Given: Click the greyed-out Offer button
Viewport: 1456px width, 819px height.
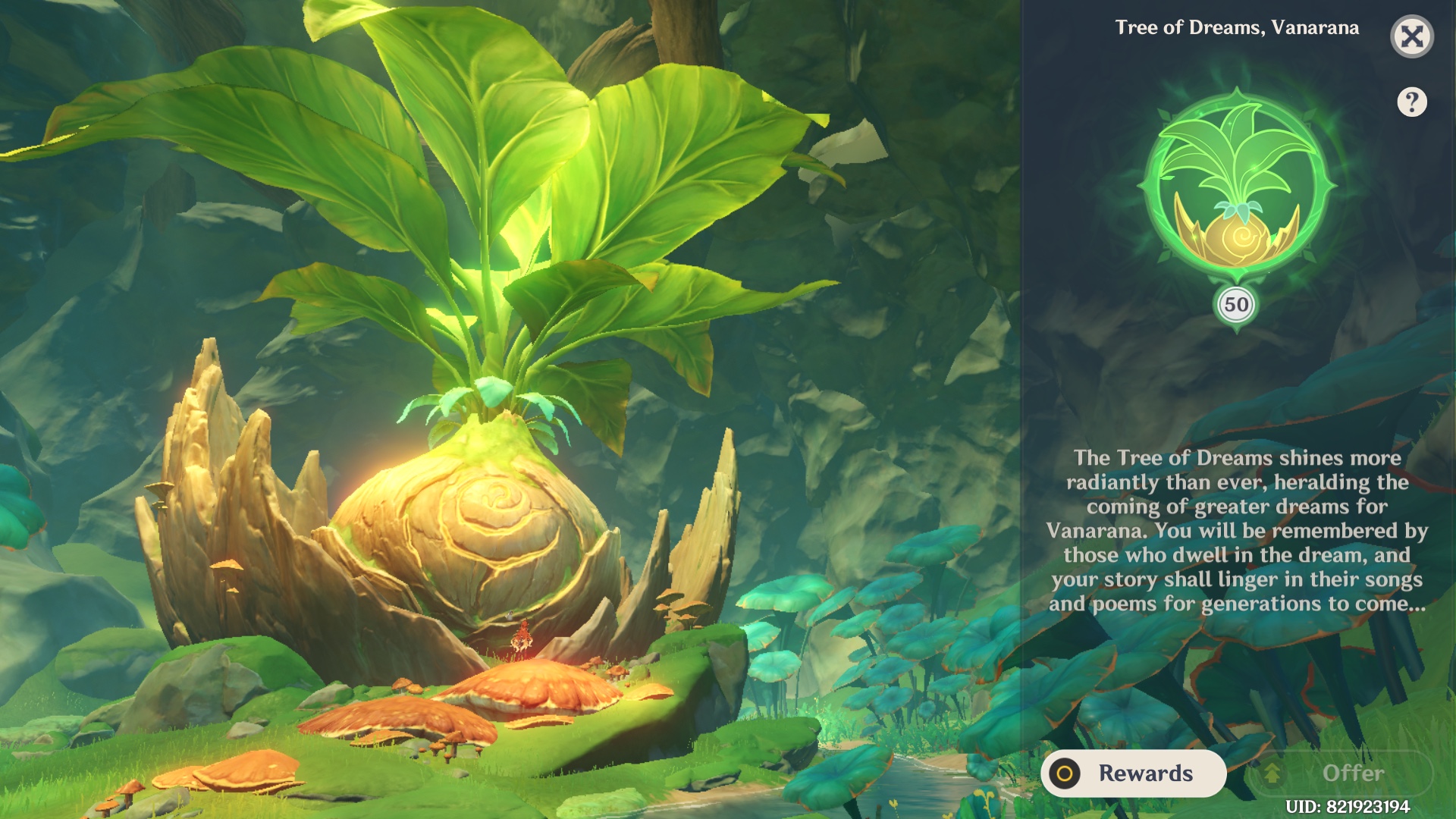Looking at the screenshot, I should click(x=1341, y=773).
